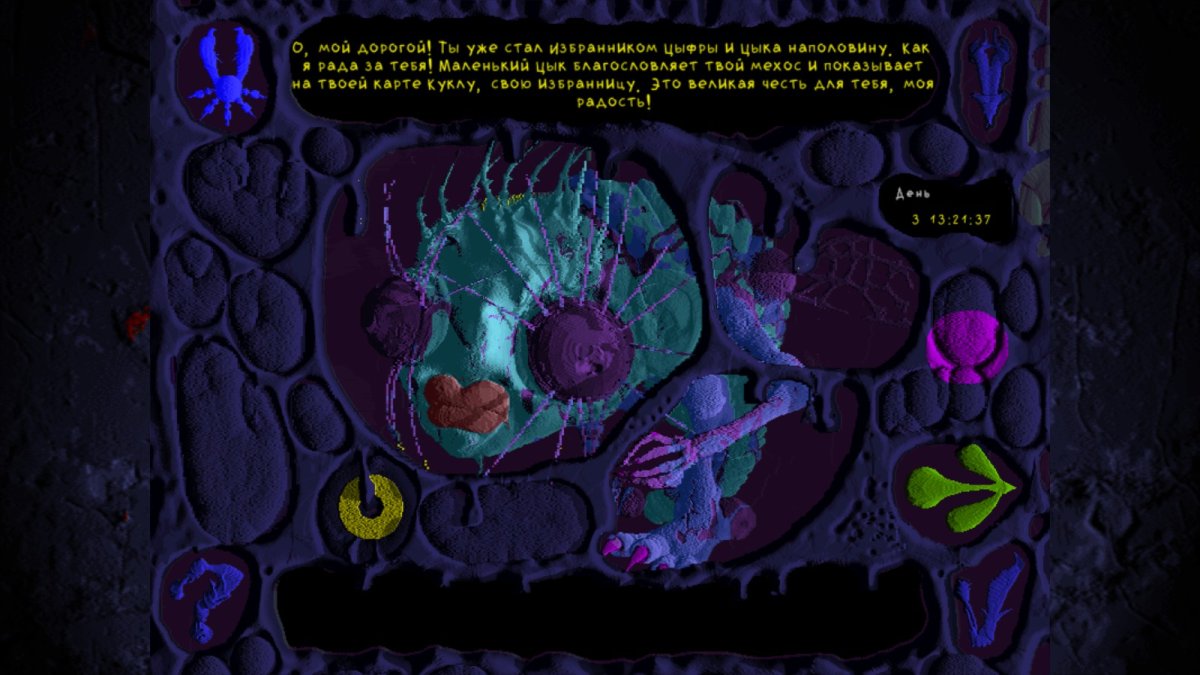Image resolution: width=1200 pixels, height=675 pixels.
Task: Click the blue V-shaped wing icon
Action: 988,598
